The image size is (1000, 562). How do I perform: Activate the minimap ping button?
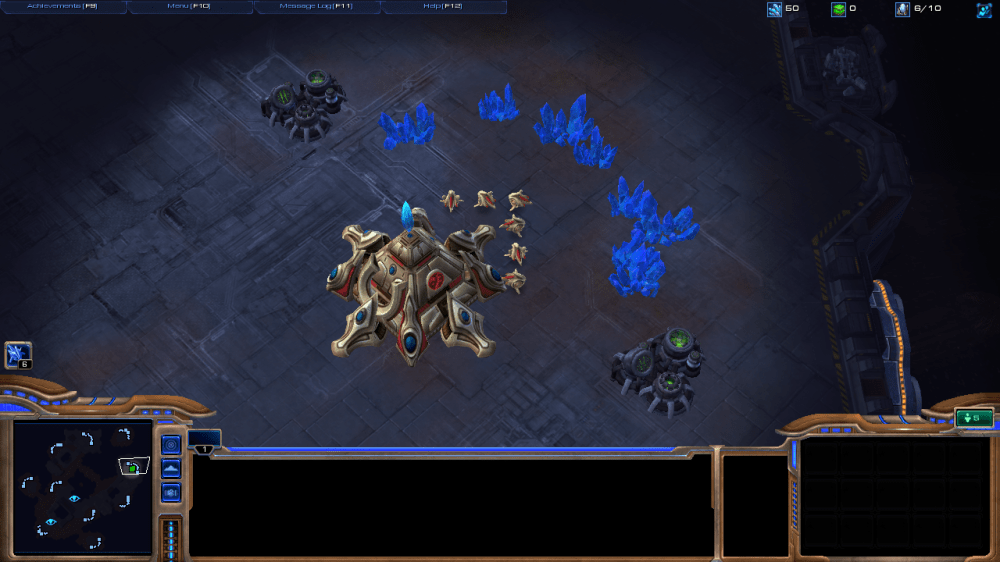click(171, 445)
